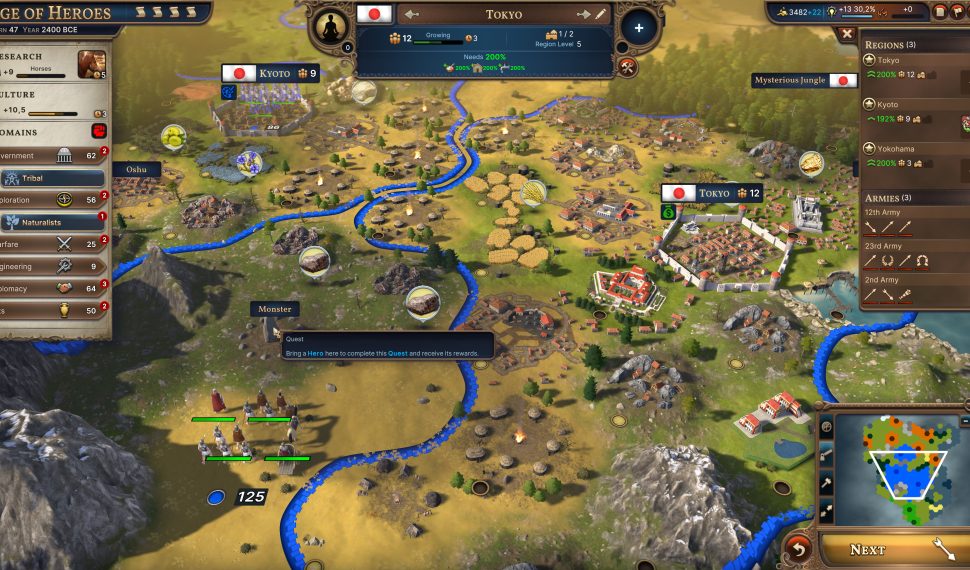Open the hammer and wrench build icon
Screen dimensions: 970x570
click(x=627, y=67)
